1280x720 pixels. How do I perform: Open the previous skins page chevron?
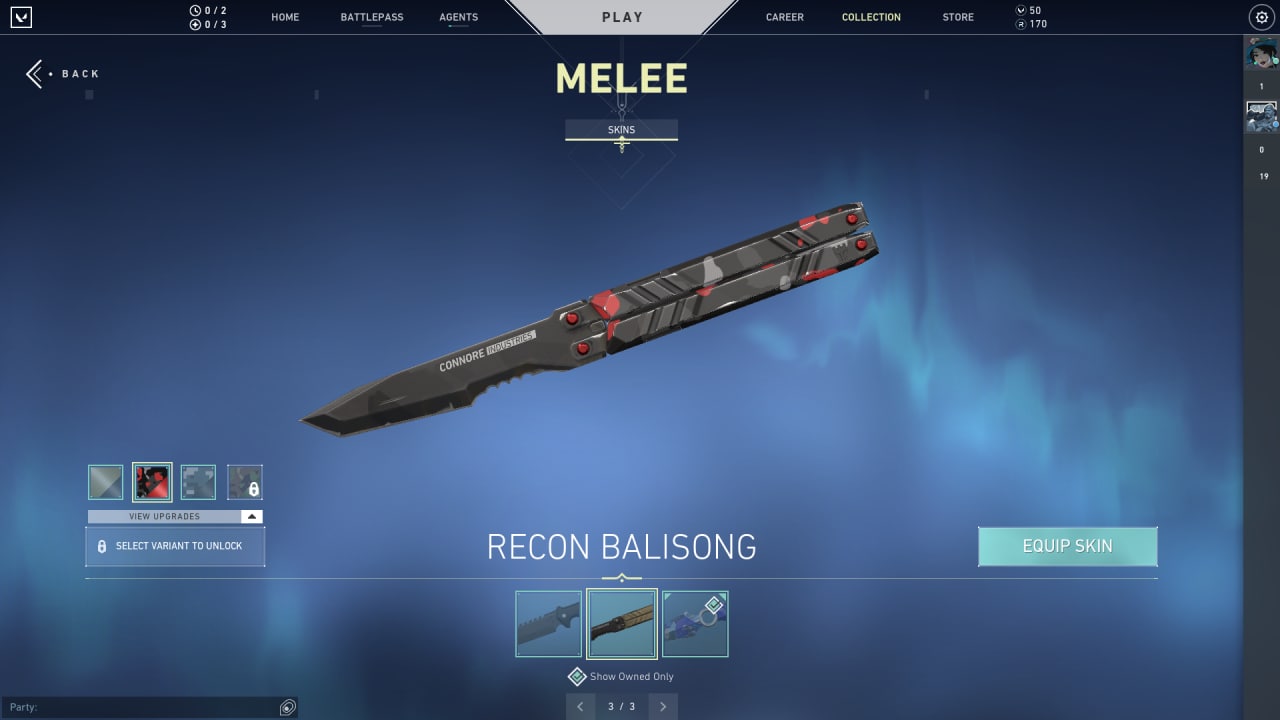click(x=581, y=706)
